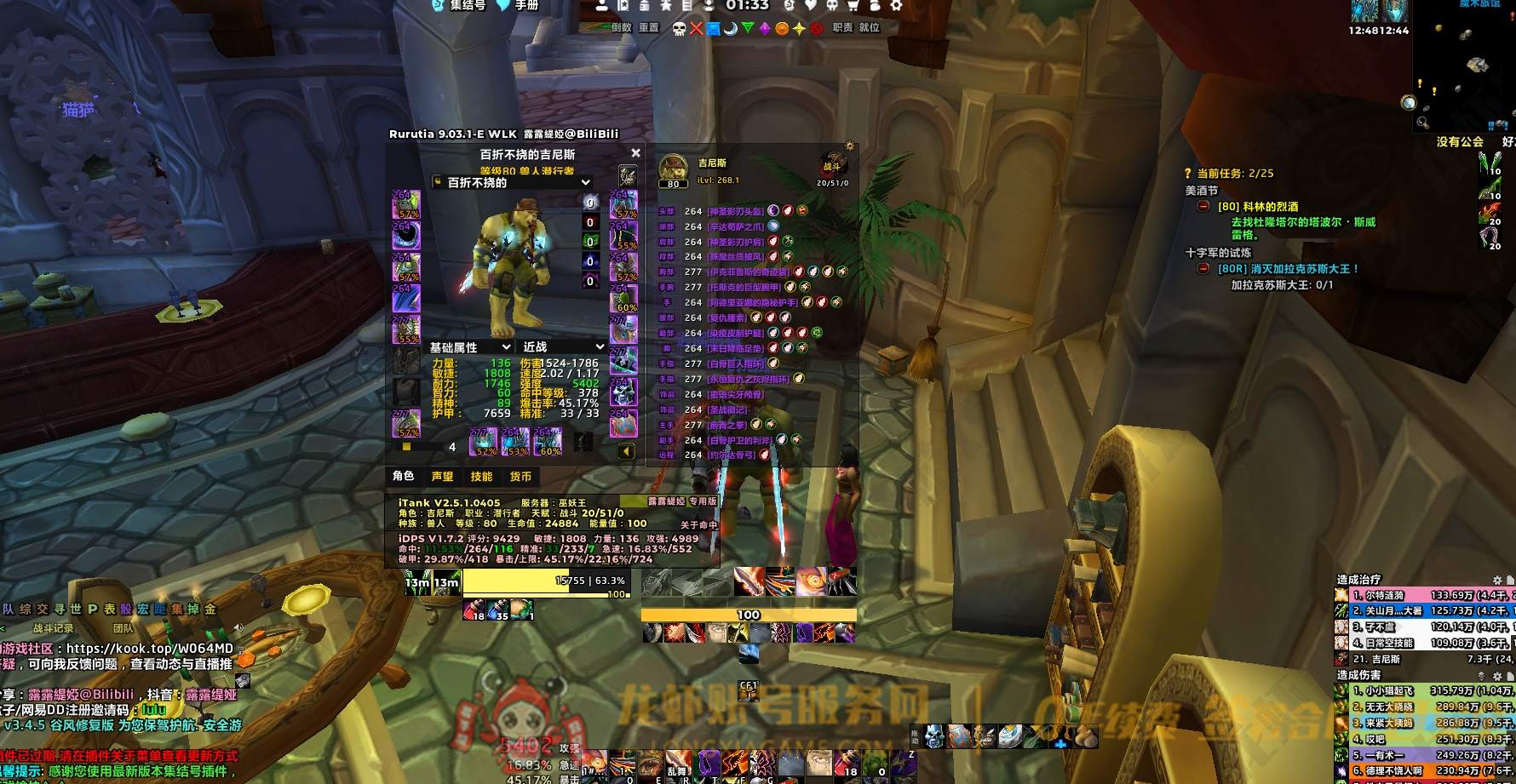Switch to the 声望 reputation tab
Screen dimensions: 1516x784
(442, 477)
